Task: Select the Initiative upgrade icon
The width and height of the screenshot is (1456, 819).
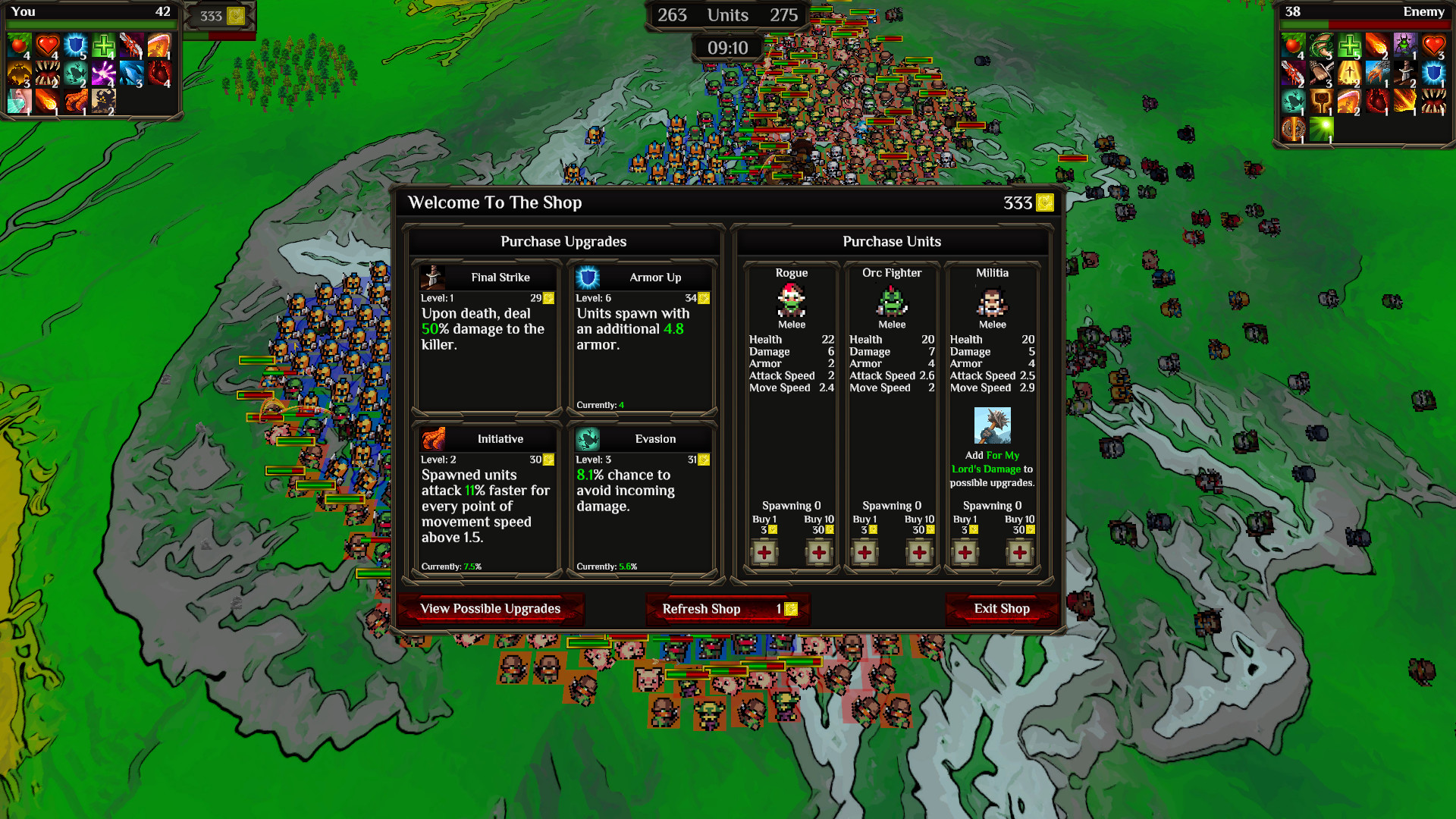Action: (x=432, y=438)
